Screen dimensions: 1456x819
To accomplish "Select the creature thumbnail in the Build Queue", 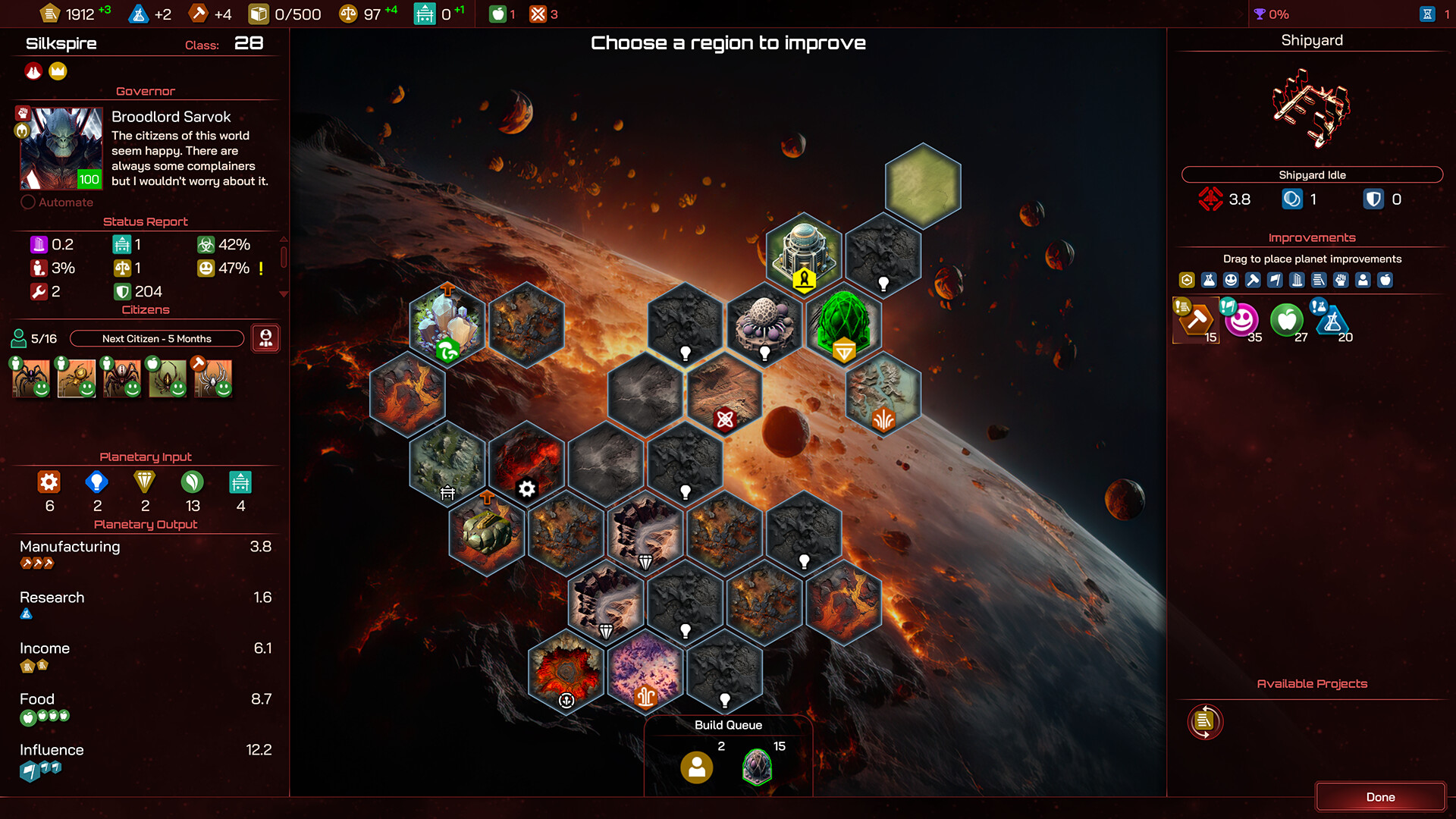I will (755, 767).
